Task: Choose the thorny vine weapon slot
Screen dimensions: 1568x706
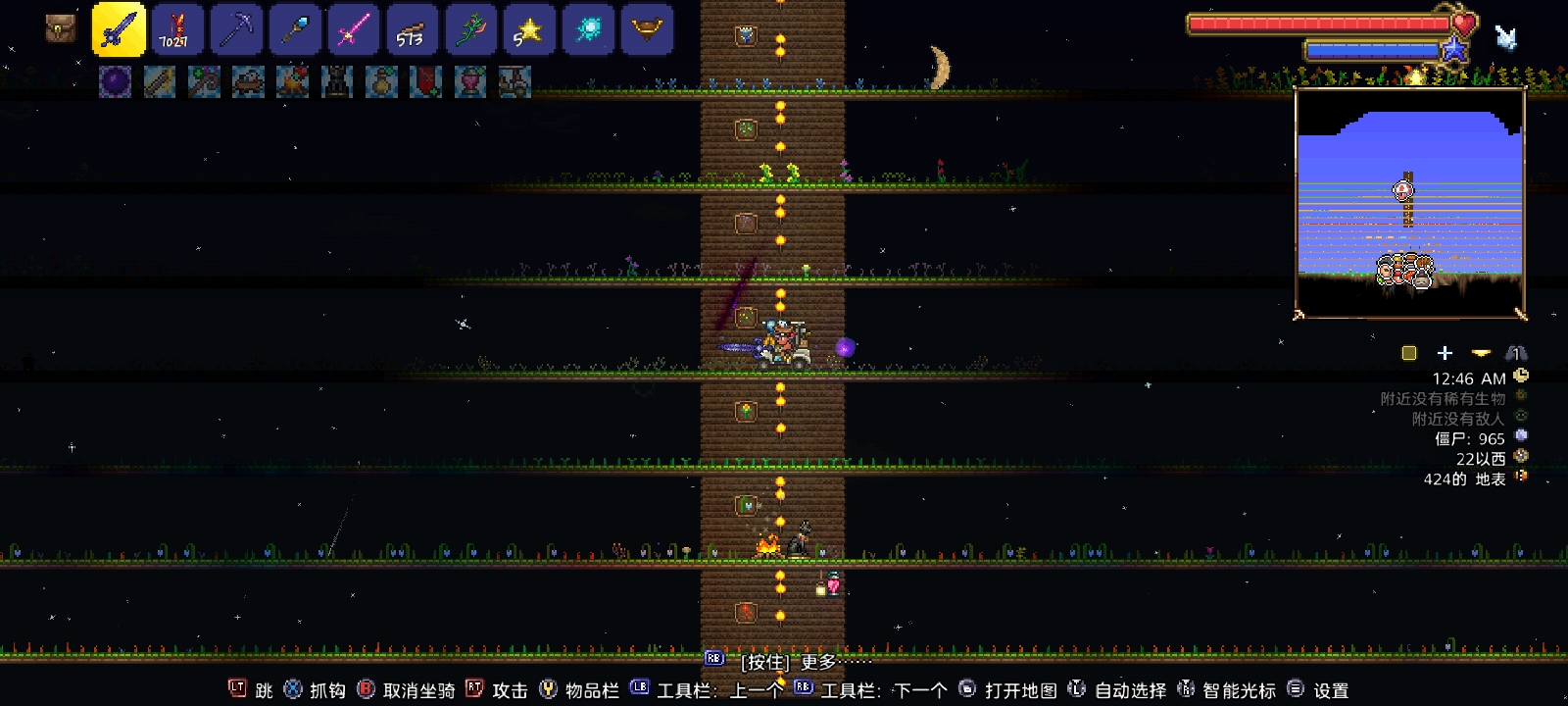Action: [x=470, y=28]
